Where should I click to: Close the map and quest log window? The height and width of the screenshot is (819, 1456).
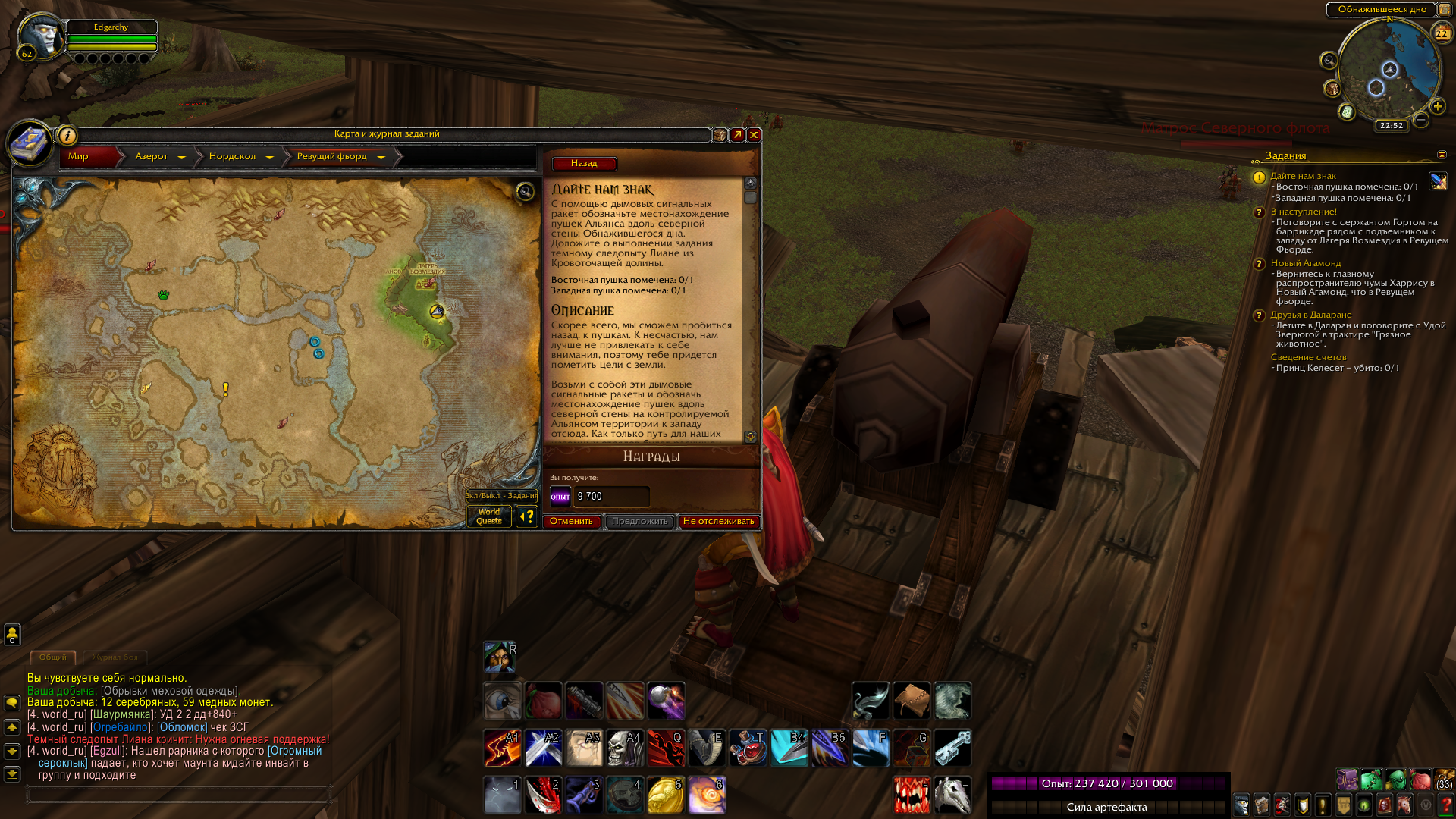[754, 135]
